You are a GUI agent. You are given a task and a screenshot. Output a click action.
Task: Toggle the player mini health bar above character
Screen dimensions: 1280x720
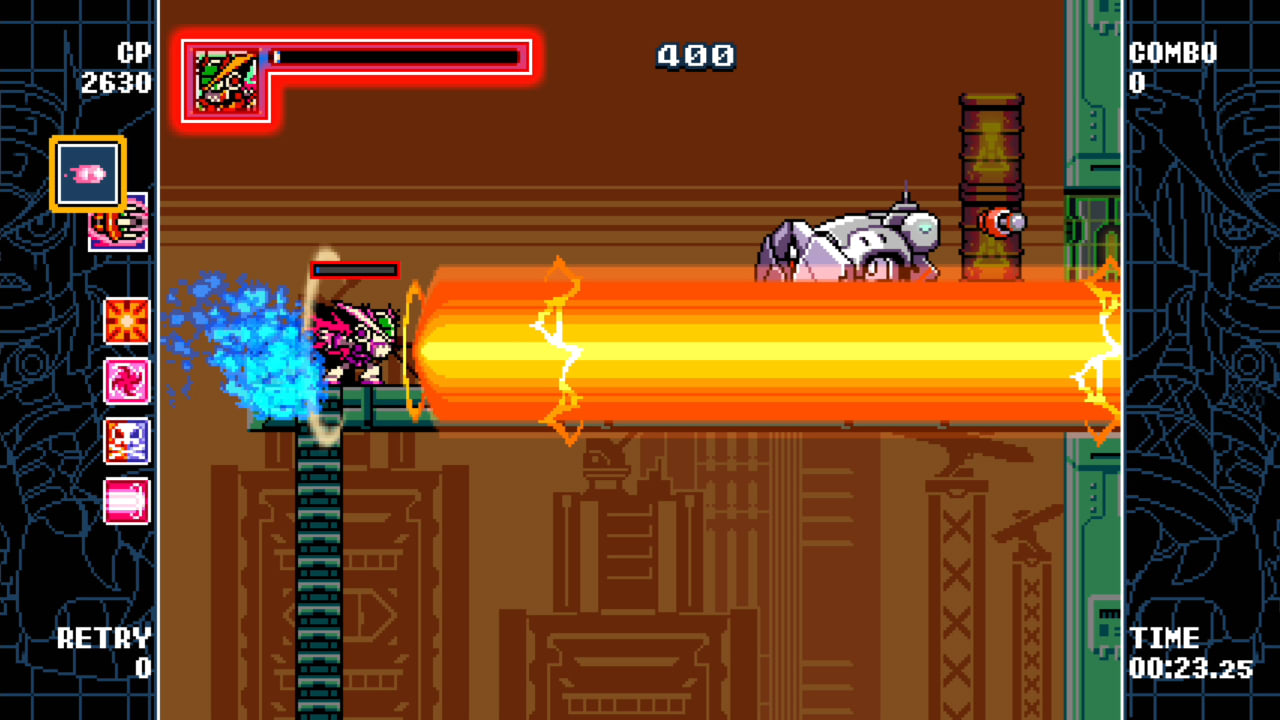pos(354,269)
